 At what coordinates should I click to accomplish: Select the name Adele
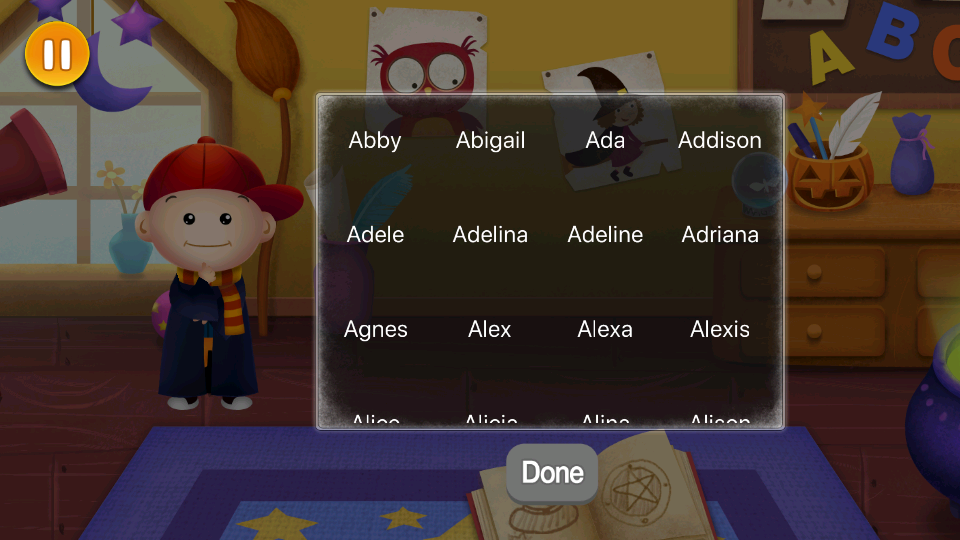click(375, 235)
